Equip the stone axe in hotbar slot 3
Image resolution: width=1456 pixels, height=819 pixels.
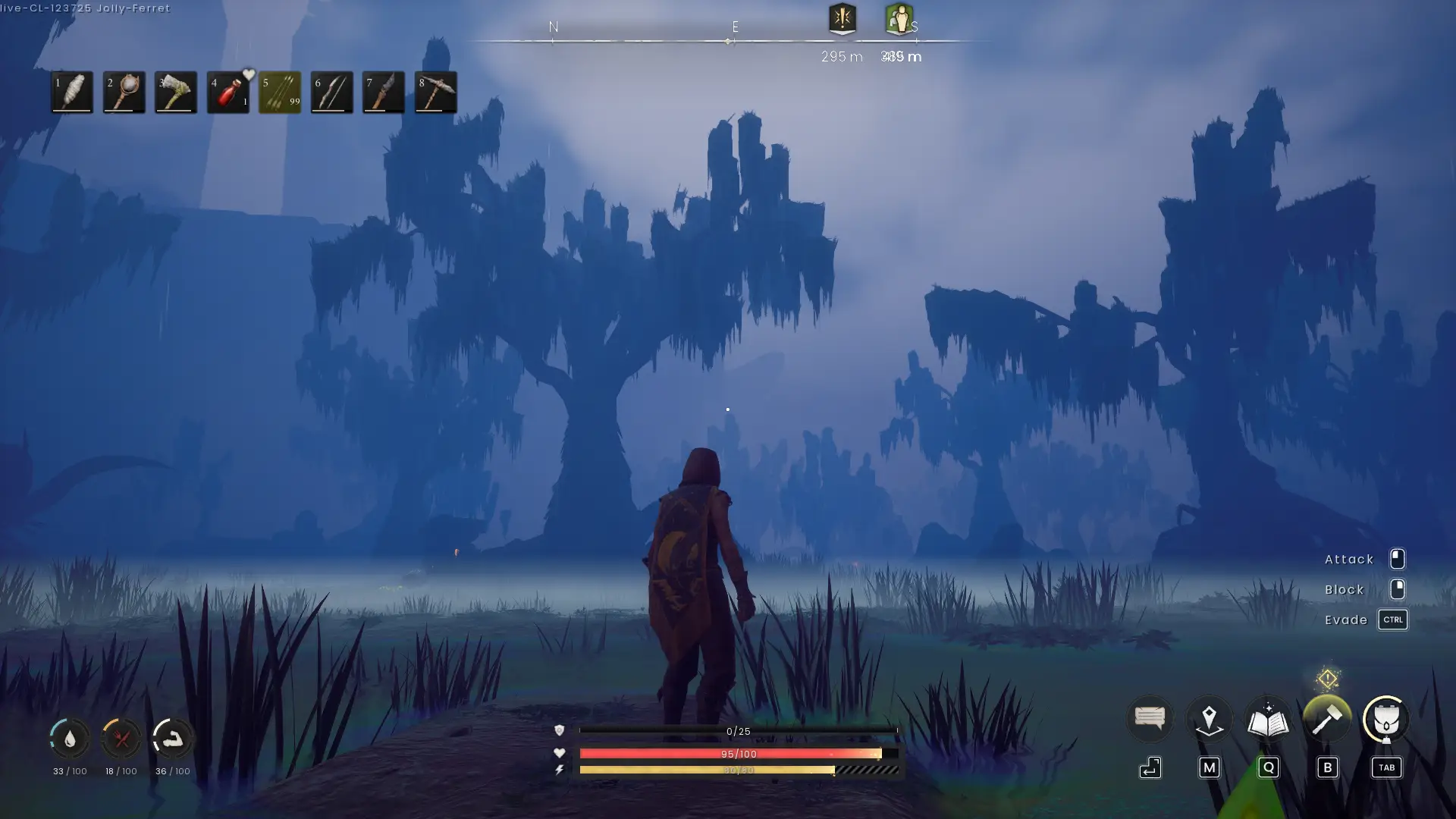[x=175, y=92]
